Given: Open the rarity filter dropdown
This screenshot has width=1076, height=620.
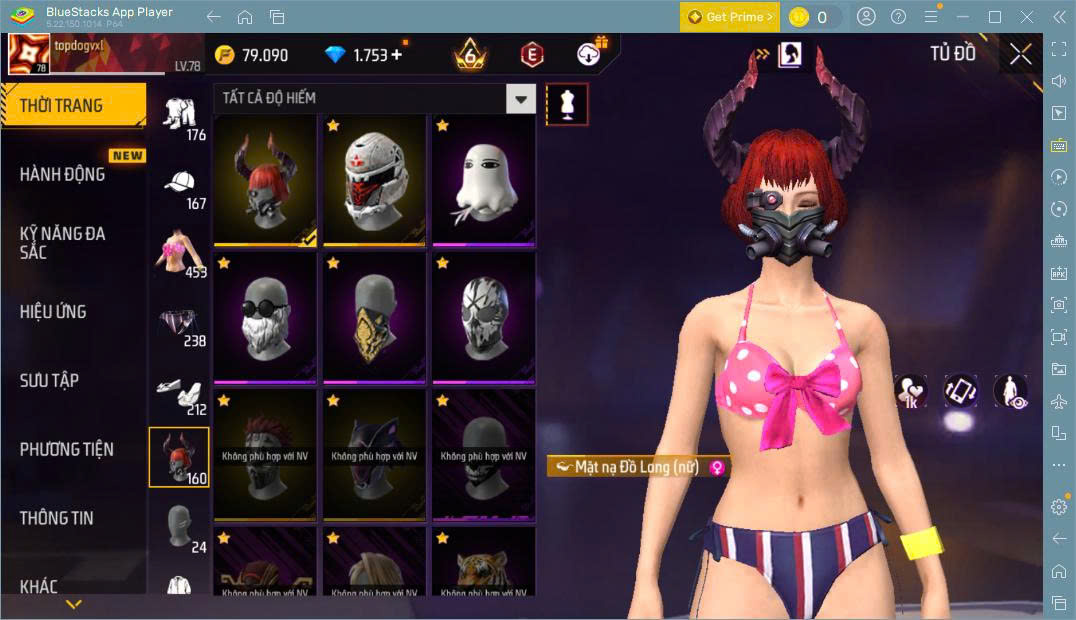Looking at the screenshot, I should pos(520,98).
